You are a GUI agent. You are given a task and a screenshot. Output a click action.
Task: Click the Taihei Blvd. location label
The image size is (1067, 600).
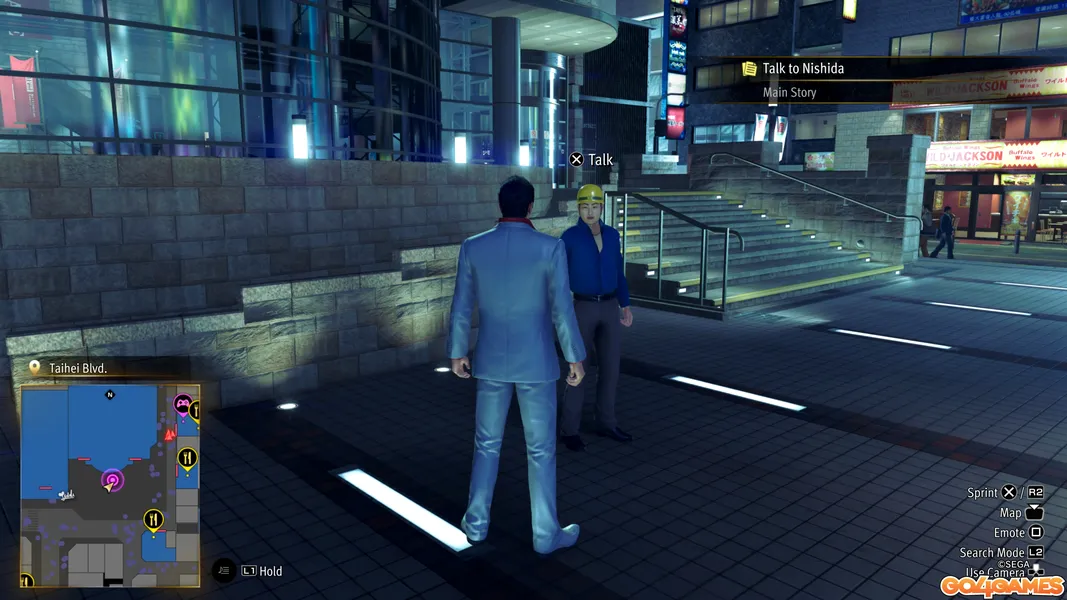click(x=77, y=368)
